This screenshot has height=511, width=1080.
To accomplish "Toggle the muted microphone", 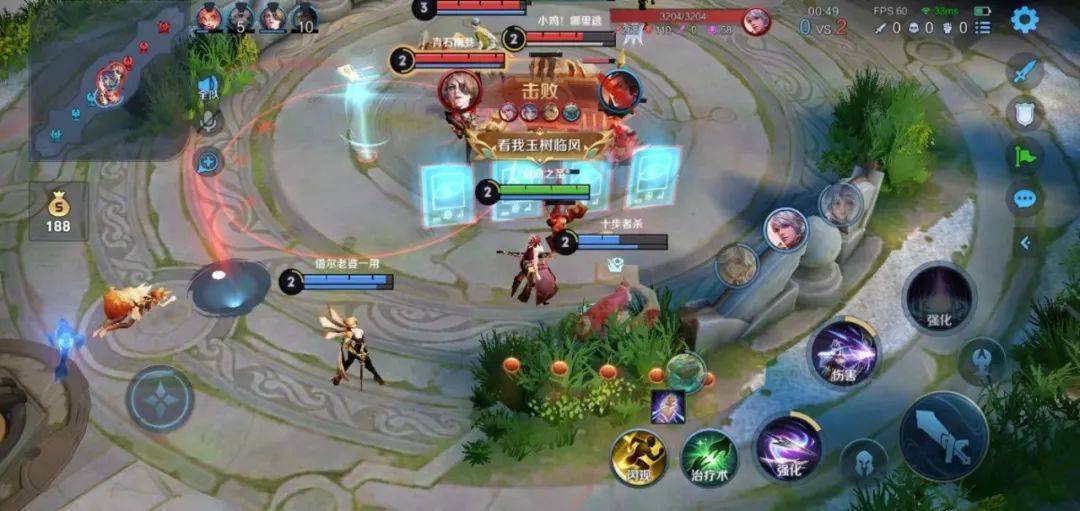I will 209,122.
